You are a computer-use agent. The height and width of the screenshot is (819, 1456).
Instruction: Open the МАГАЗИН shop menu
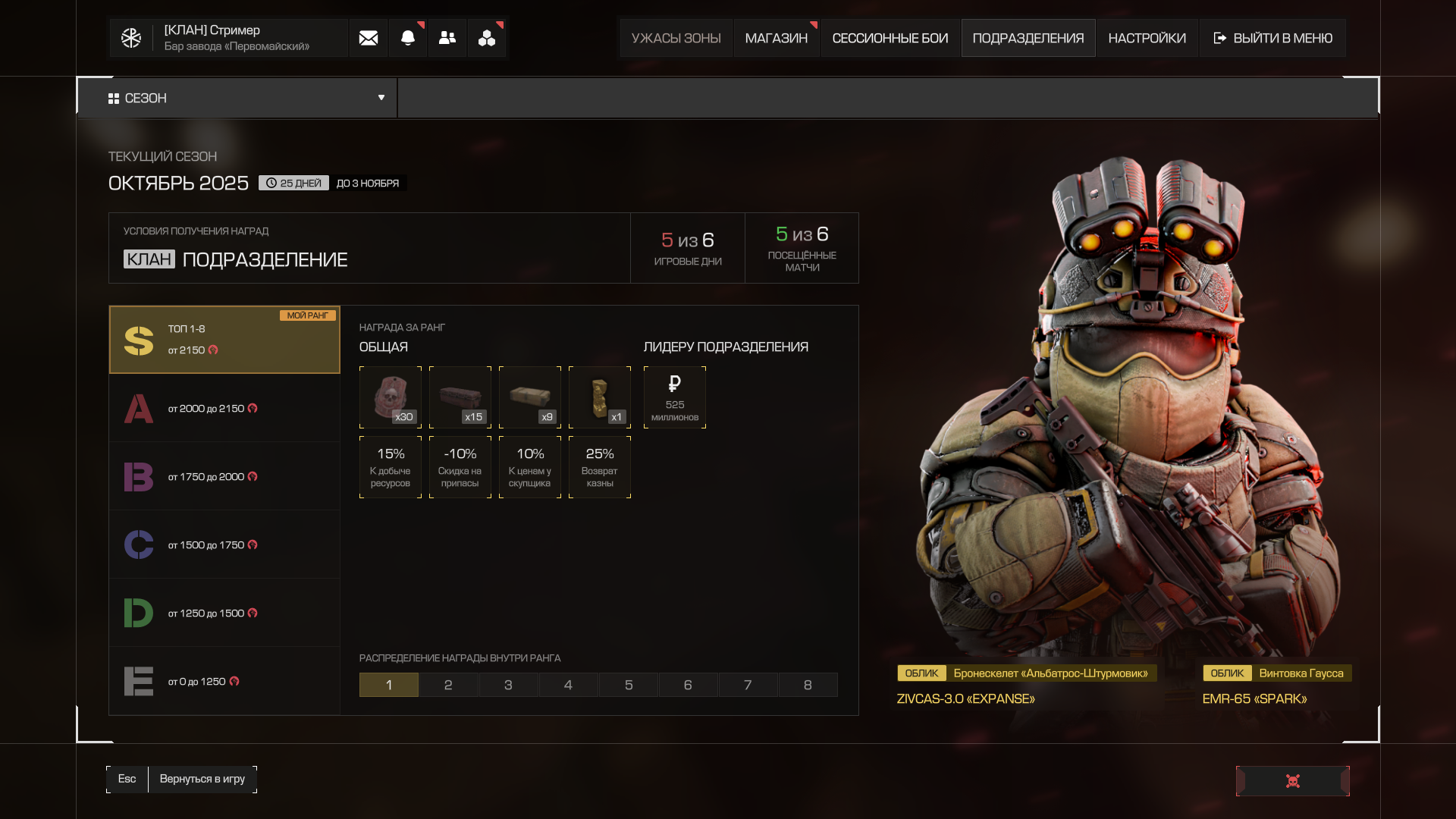click(x=776, y=38)
